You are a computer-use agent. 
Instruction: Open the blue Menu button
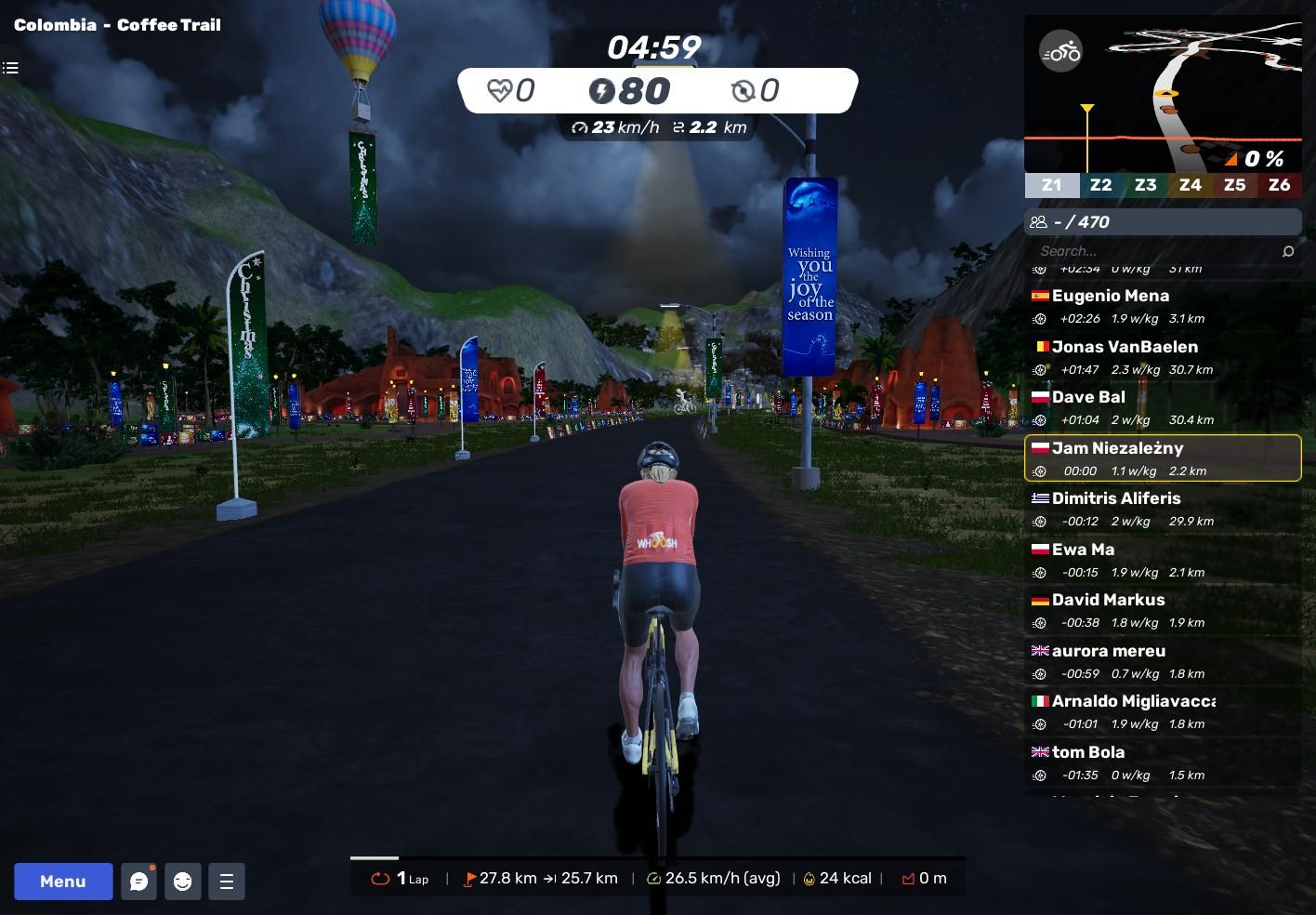(63, 882)
